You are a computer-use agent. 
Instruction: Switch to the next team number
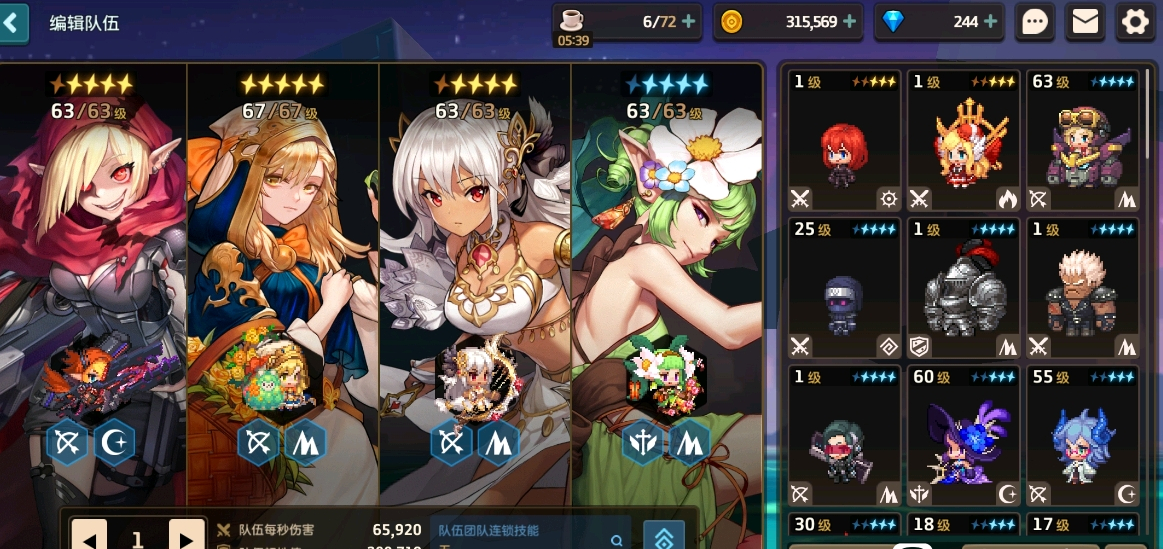pos(186,538)
